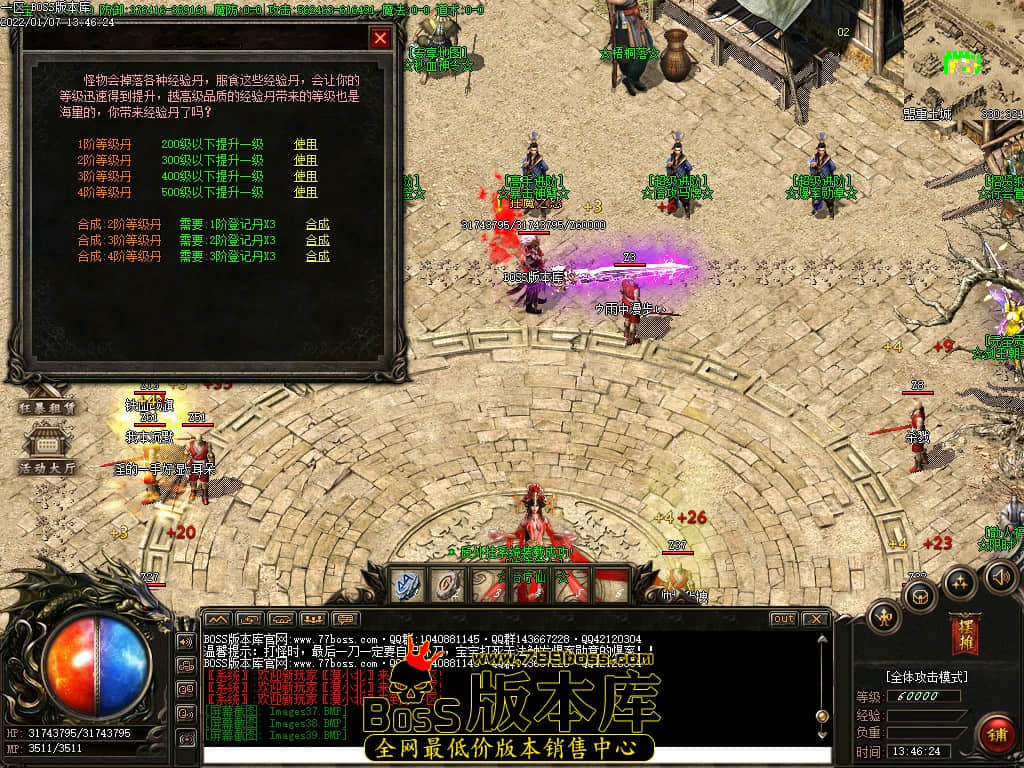Screen dimensions: 1024x768
Task: Synthesize the 2阶等级丹 pill
Action: pos(317,224)
